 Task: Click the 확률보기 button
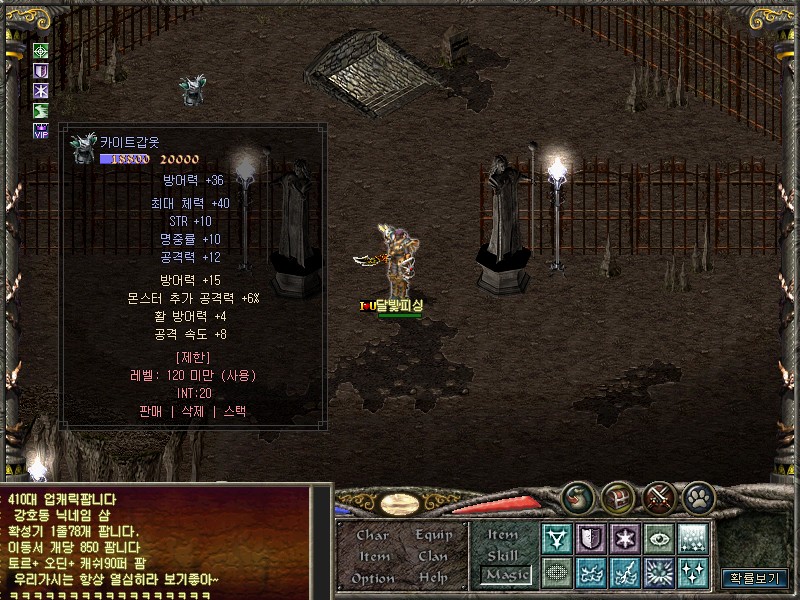coord(755,578)
